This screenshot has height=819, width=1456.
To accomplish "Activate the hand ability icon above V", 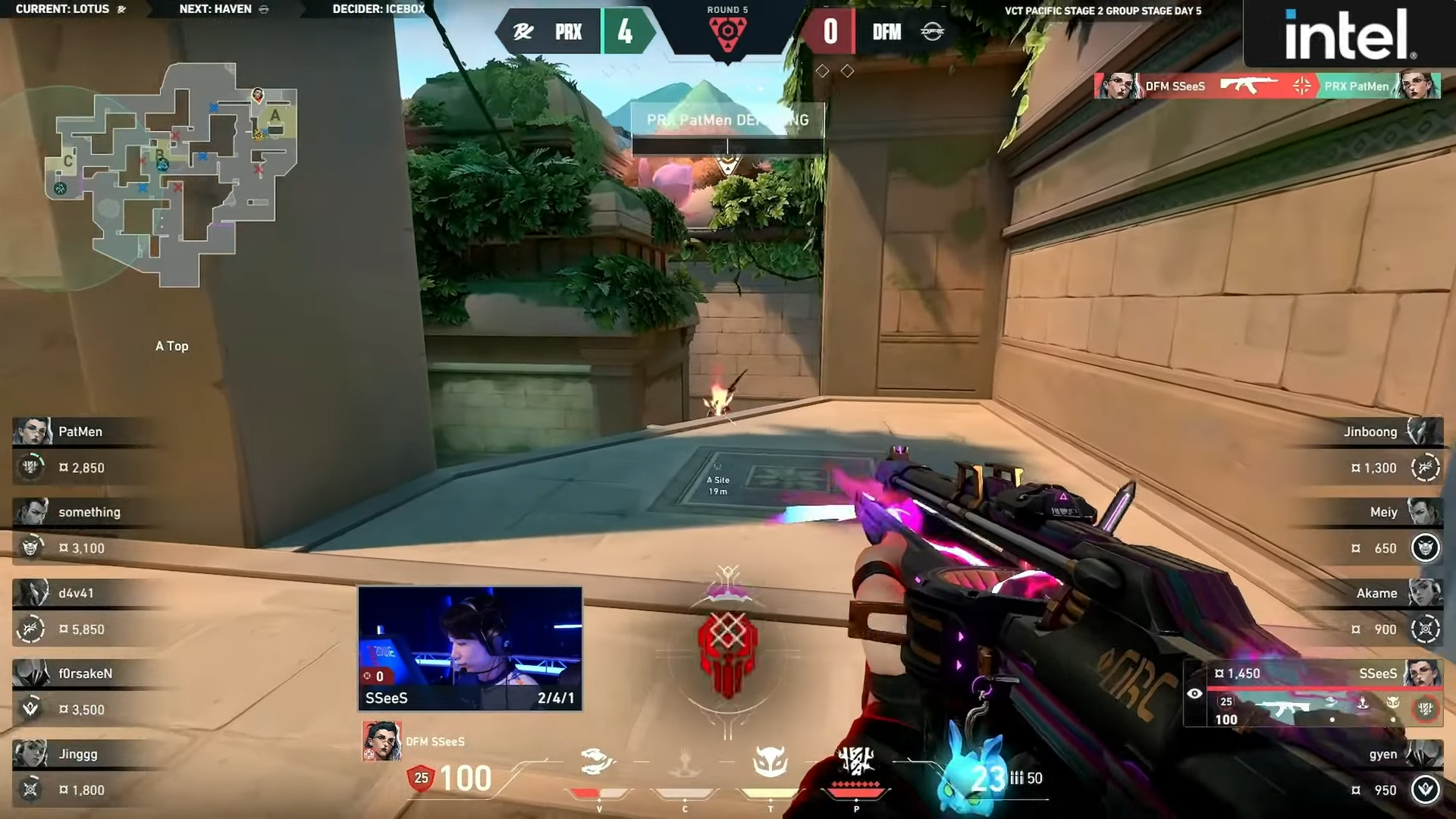I will point(598,762).
